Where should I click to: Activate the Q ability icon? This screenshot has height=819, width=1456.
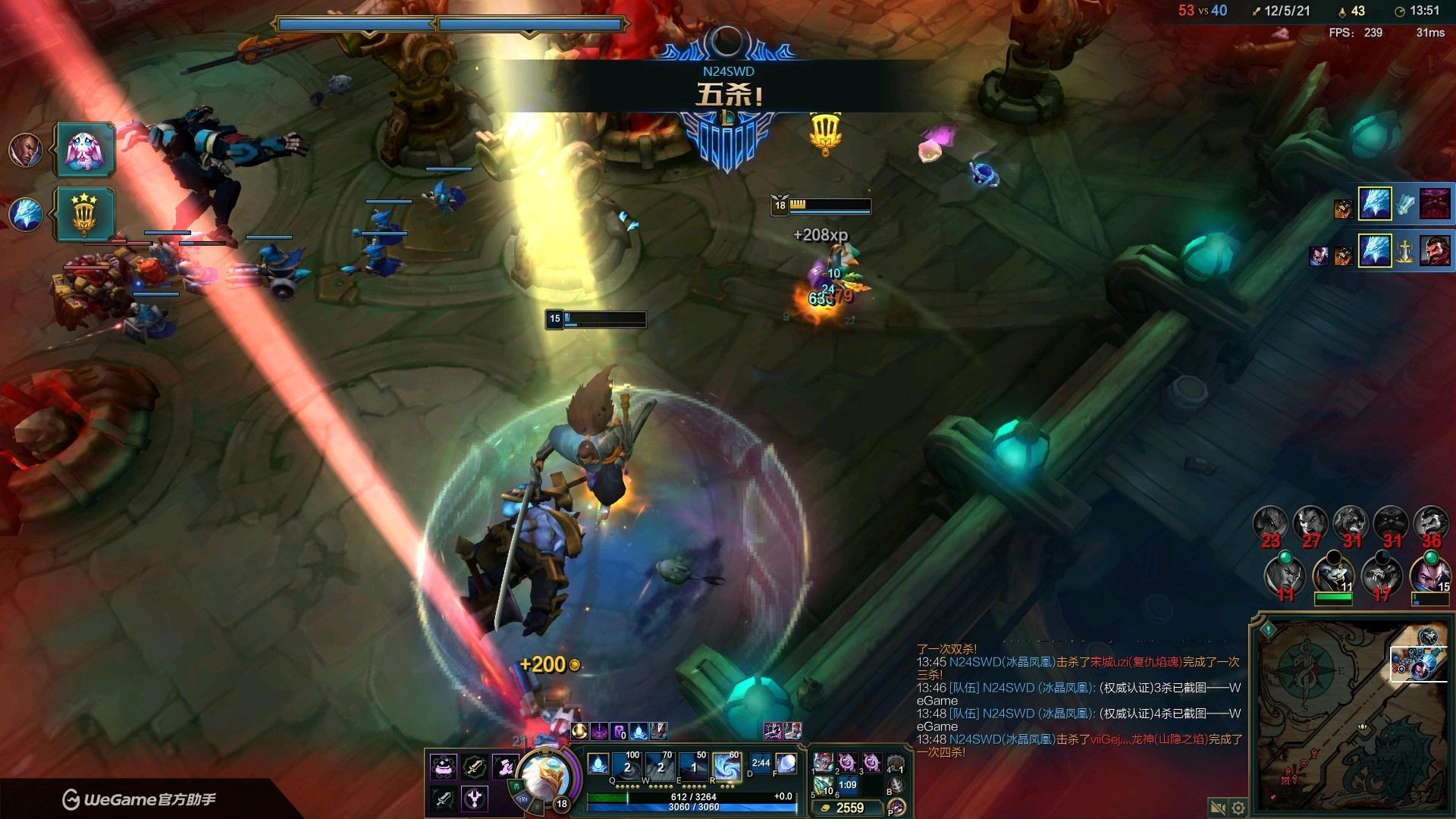[x=629, y=766]
